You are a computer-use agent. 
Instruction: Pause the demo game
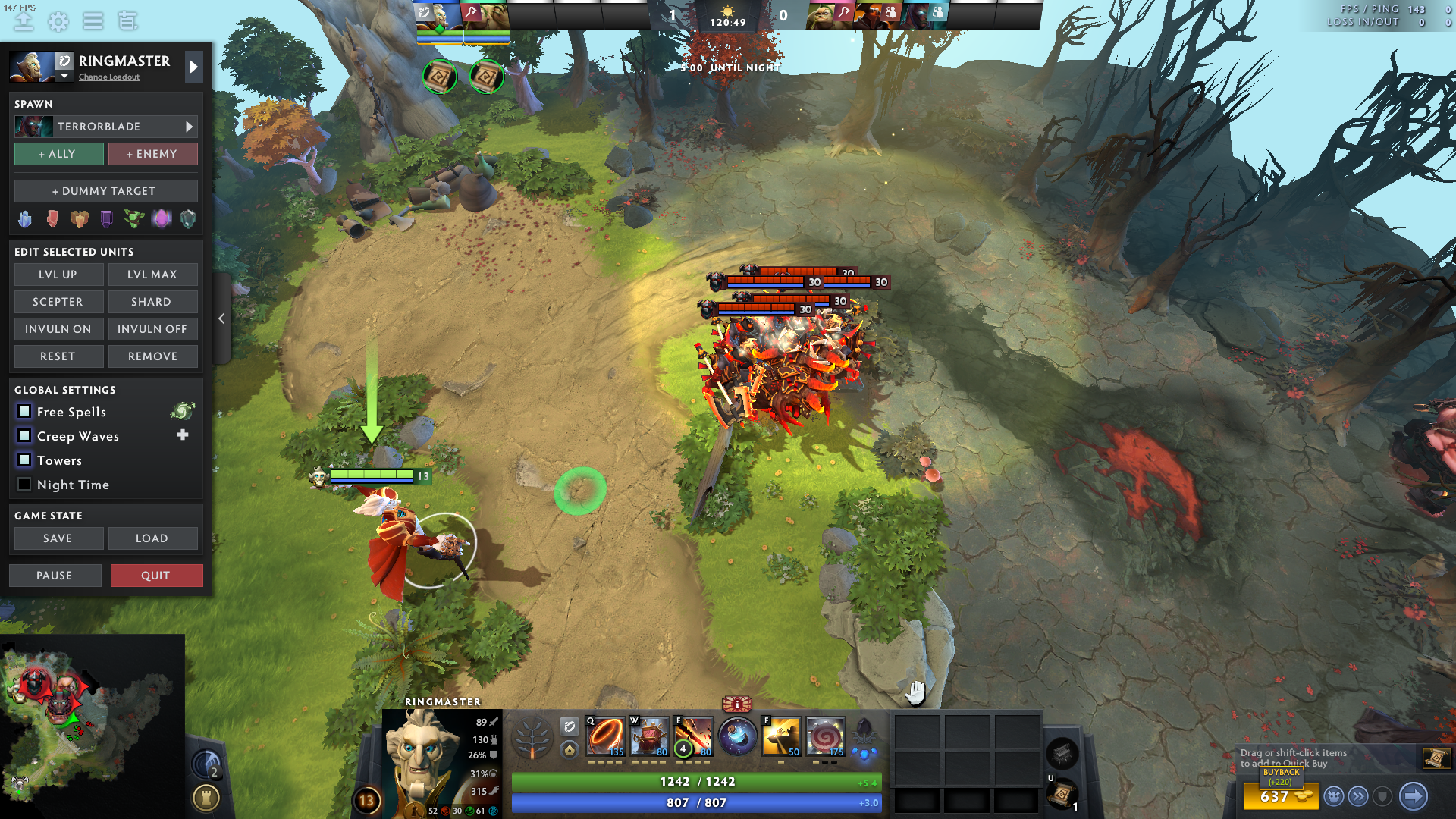(55, 576)
